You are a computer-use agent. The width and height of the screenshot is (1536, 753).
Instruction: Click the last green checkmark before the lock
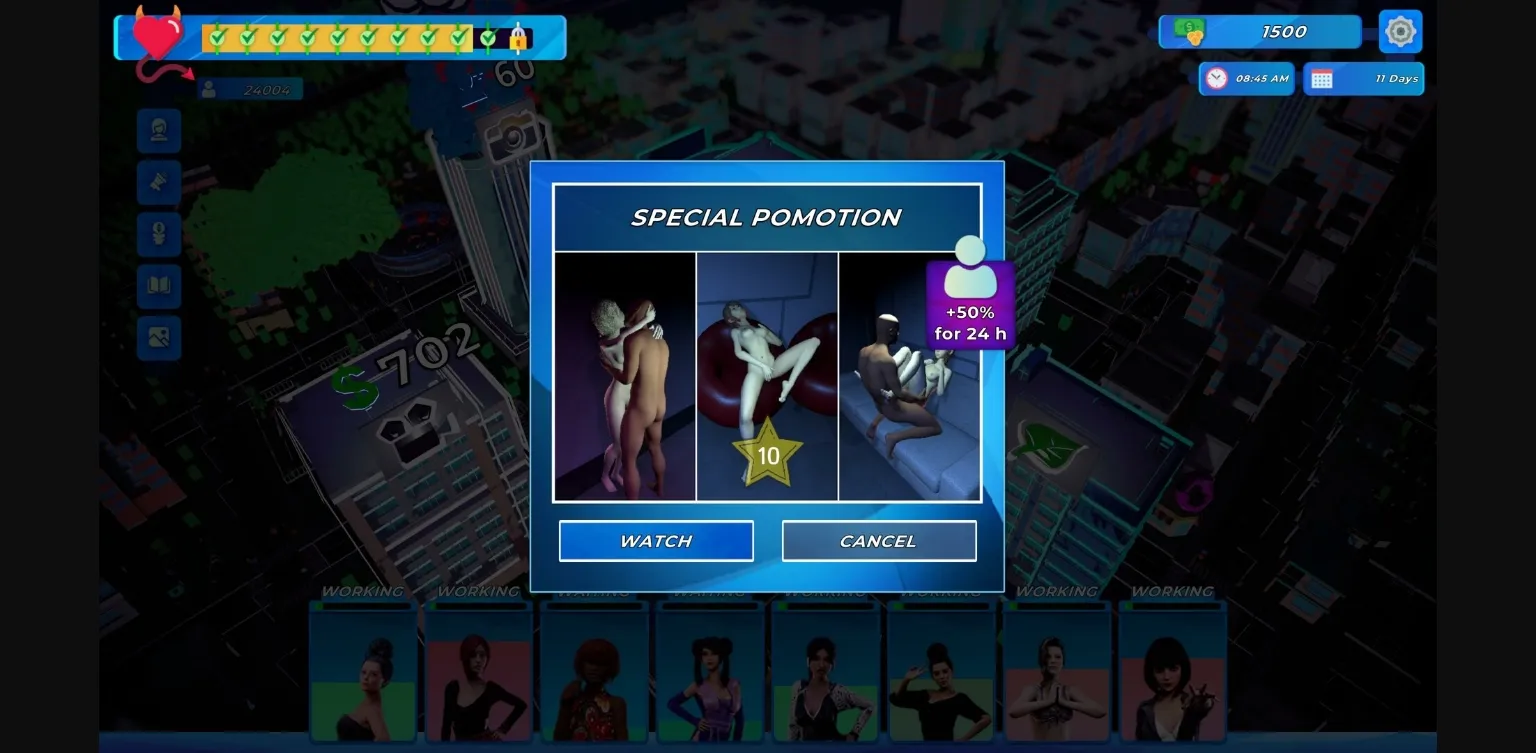pyautogui.click(x=487, y=38)
